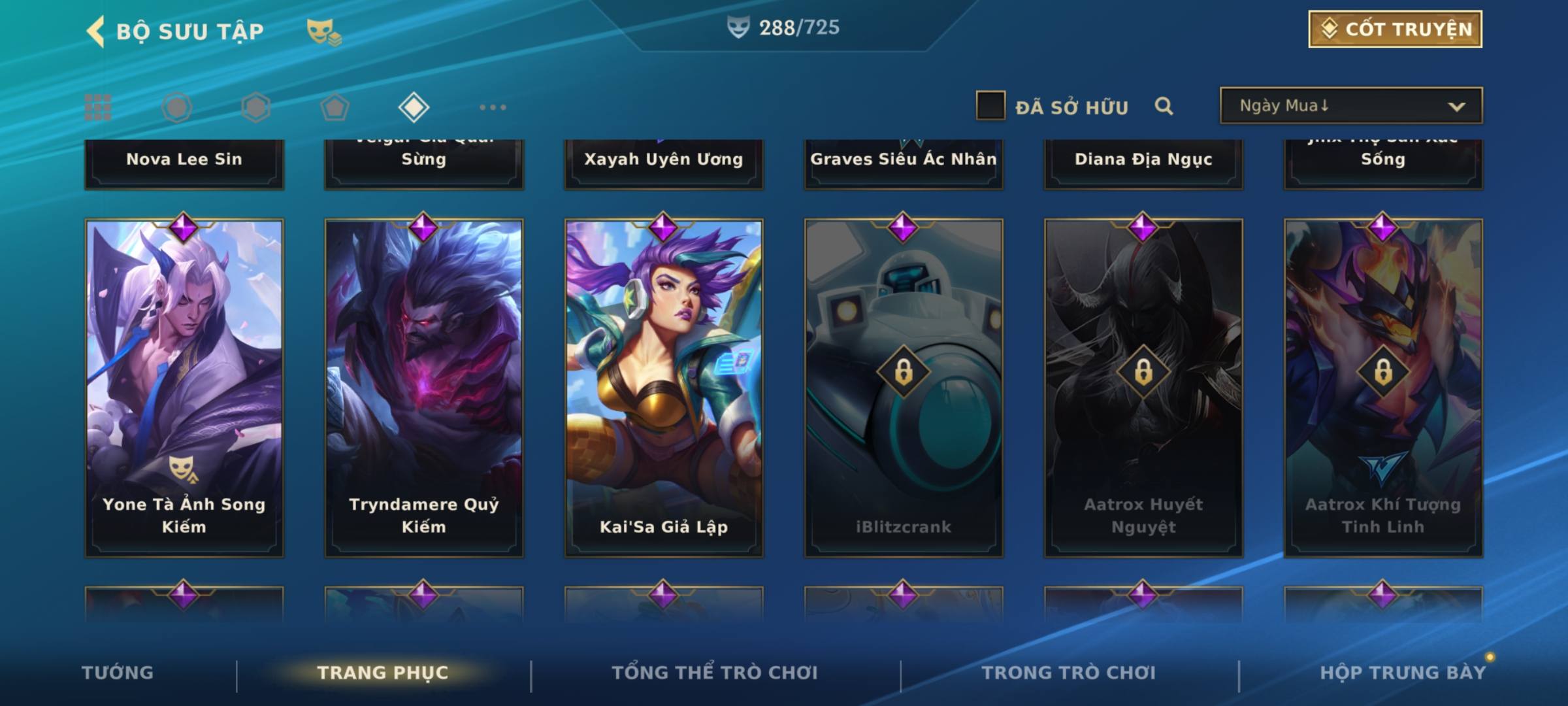
Task: Click the golden mask coins icon
Action: [323, 31]
